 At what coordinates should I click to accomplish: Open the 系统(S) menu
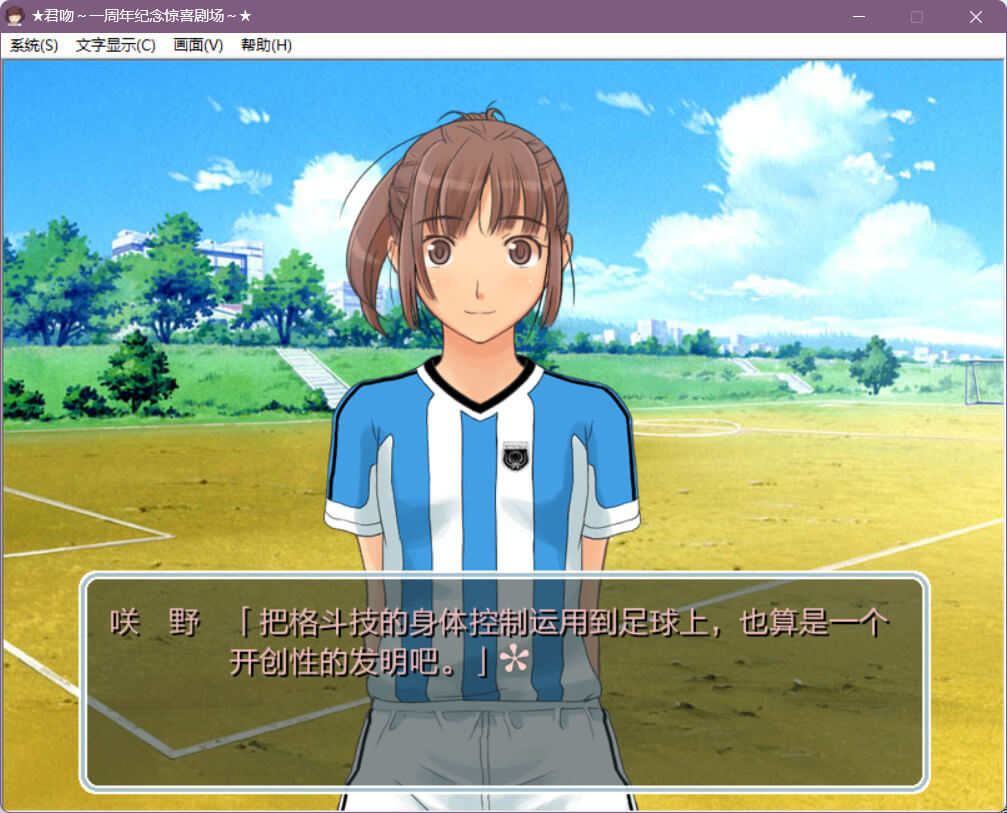click(x=34, y=45)
